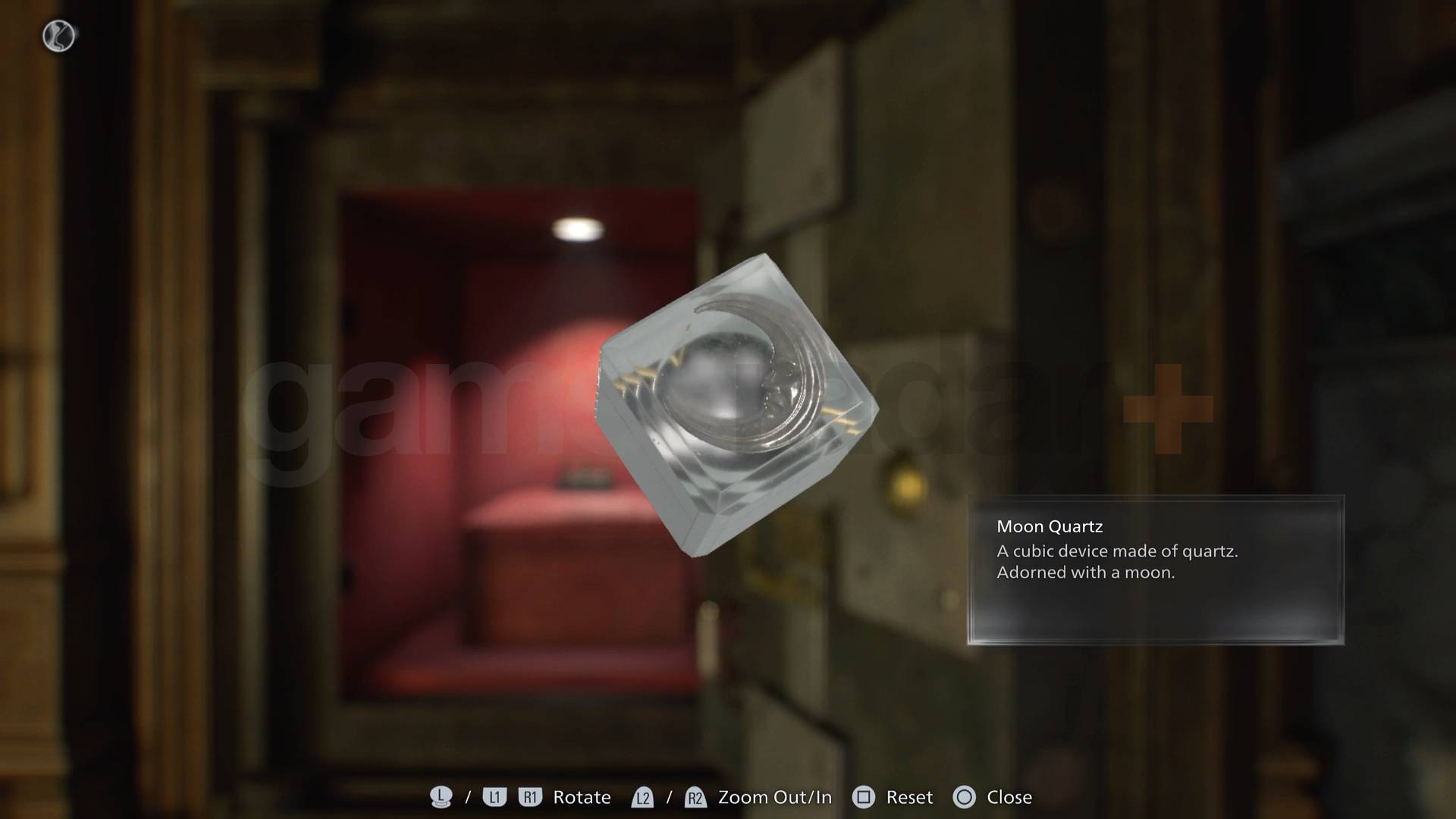Screen dimensions: 1456x819
Task: Click the Reset label to reset the view
Action: 909,797
